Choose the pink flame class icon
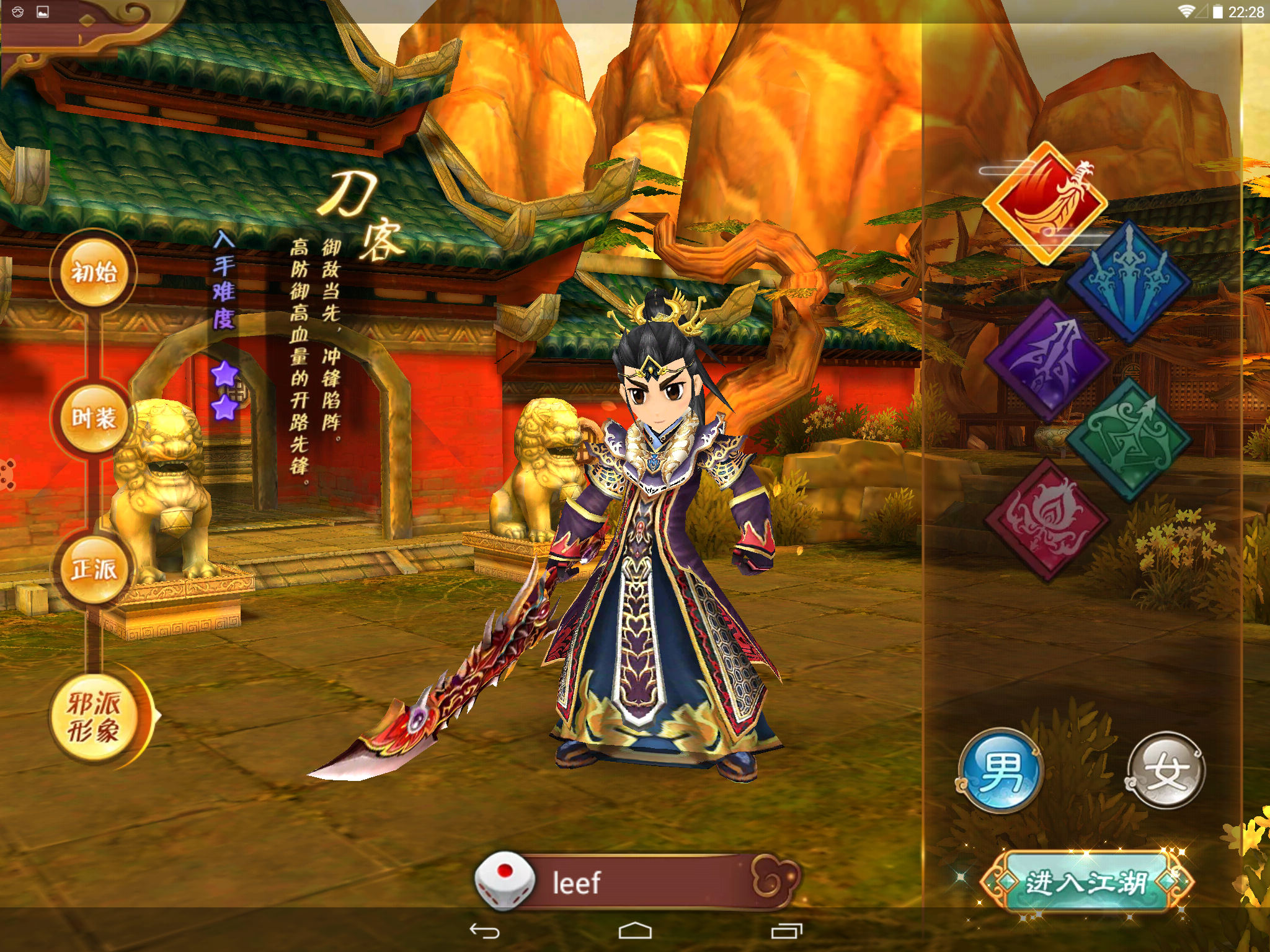This screenshot has width=1270, height=952. click(x=1047, y=519)
